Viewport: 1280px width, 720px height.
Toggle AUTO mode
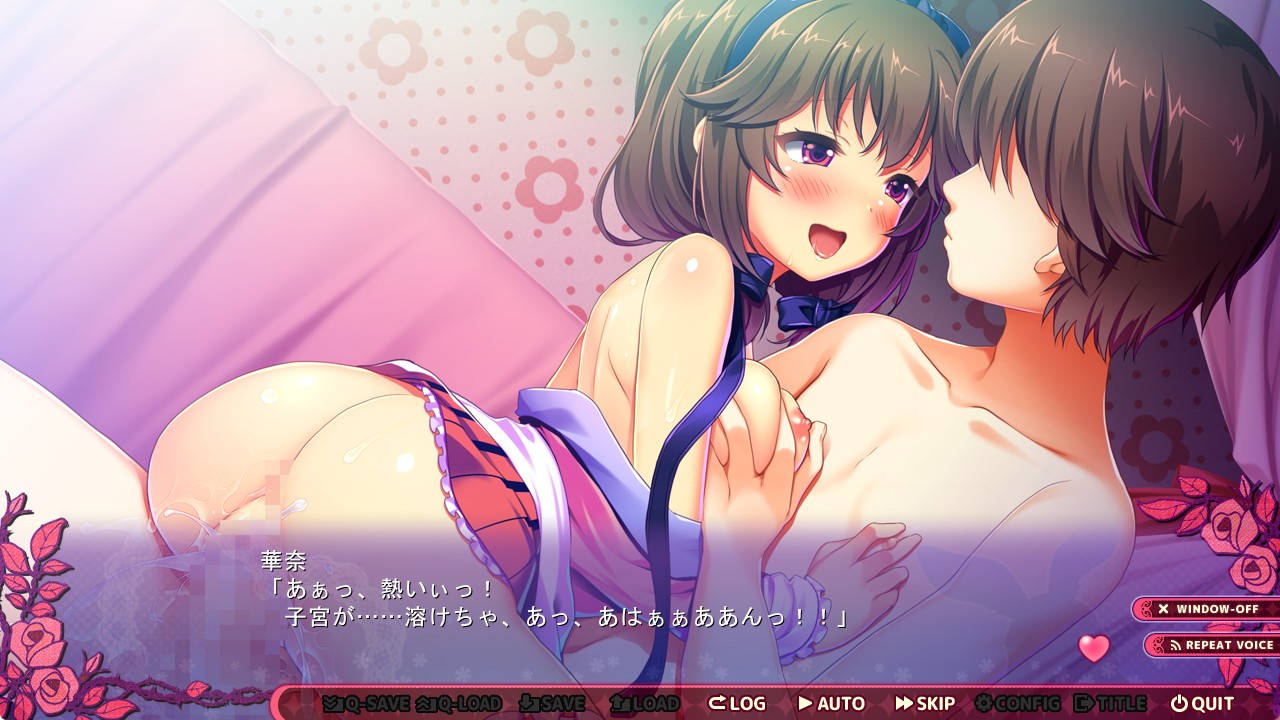pos(831,703)
